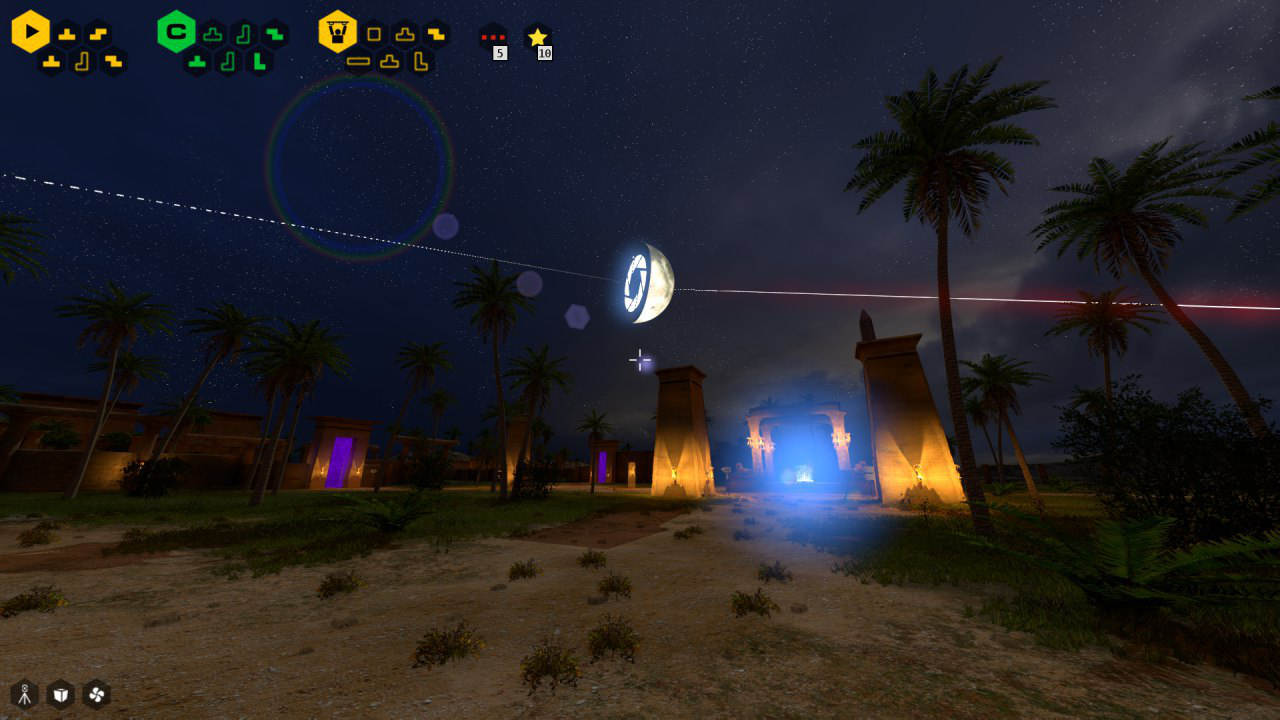
Task: Click the solid yellow S-shaped sigil
Action: click(98, 34)
